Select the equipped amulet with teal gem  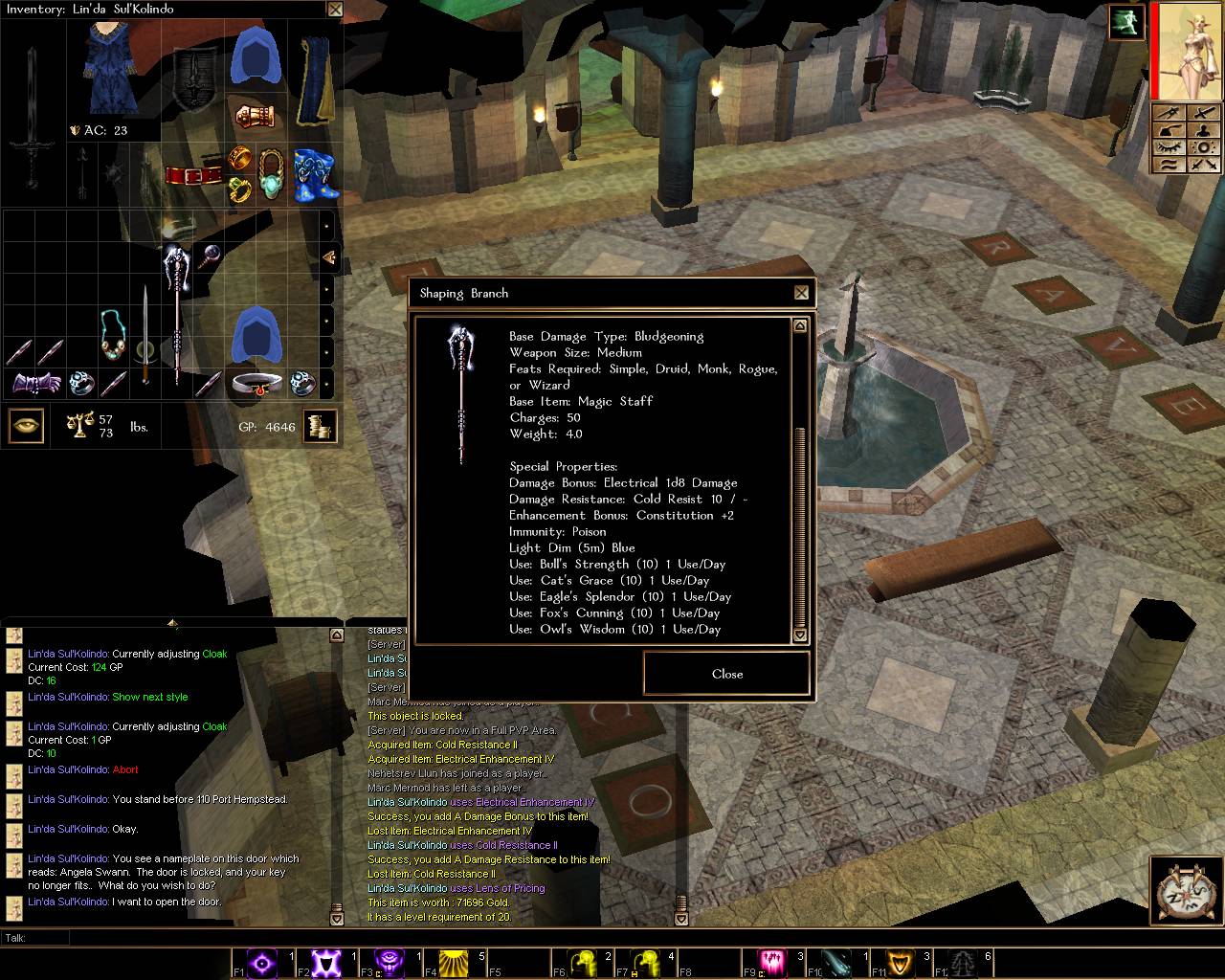point(273,174)
